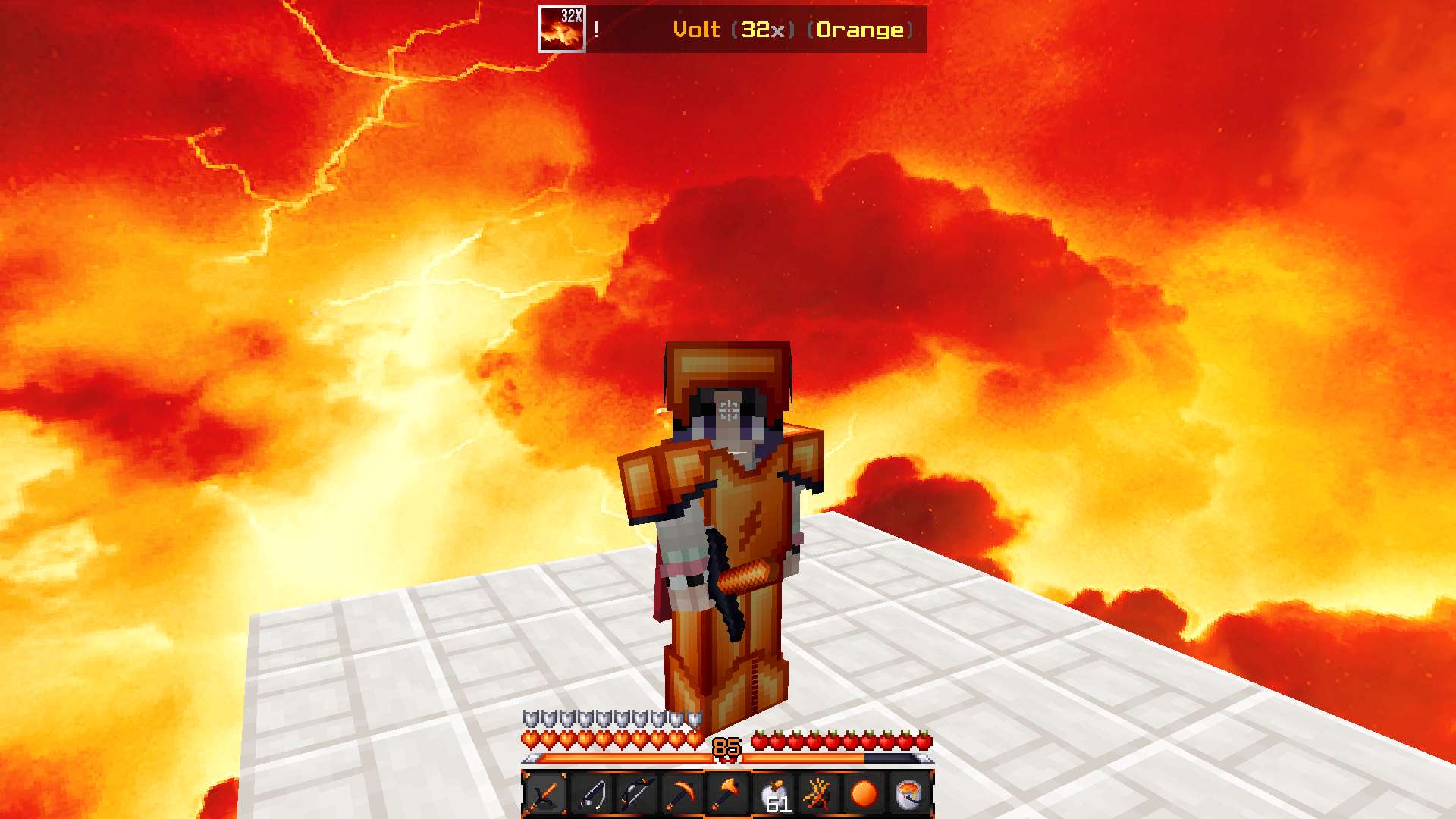Select the apple stack of 61
1456x819 pixels.
773,794
